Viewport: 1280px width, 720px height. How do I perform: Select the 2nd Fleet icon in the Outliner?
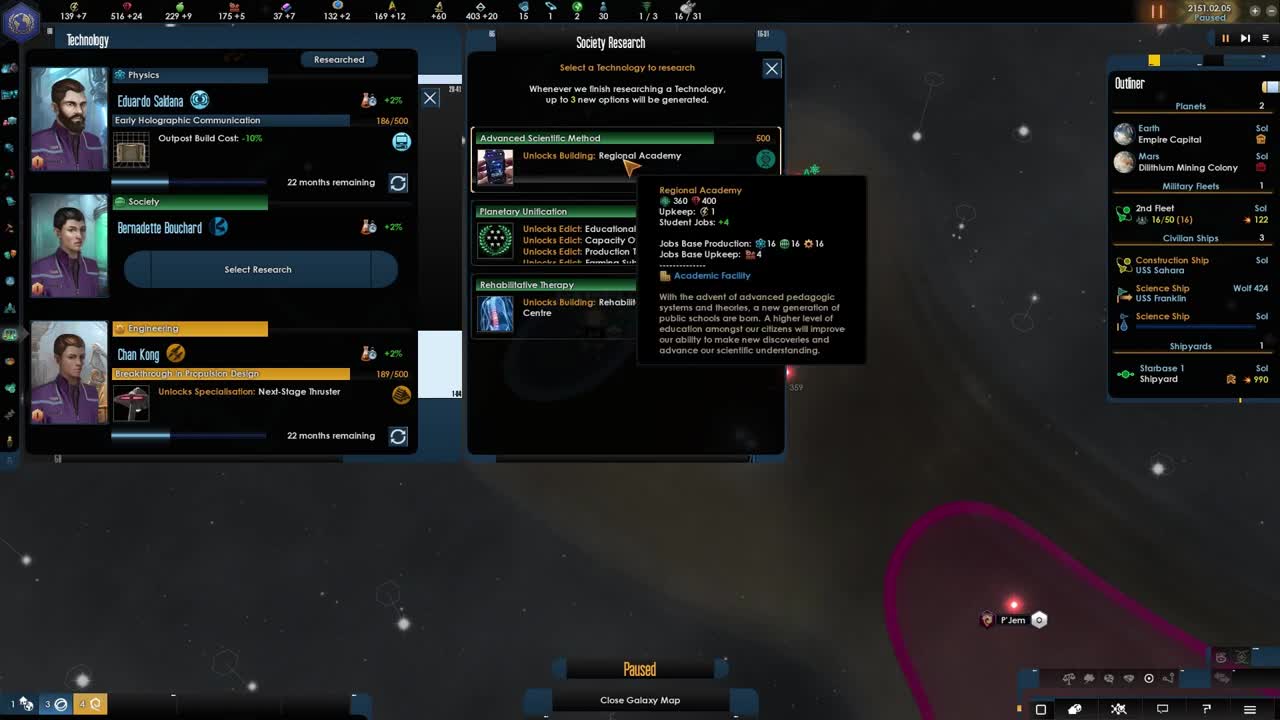(x=1123, y=212)
